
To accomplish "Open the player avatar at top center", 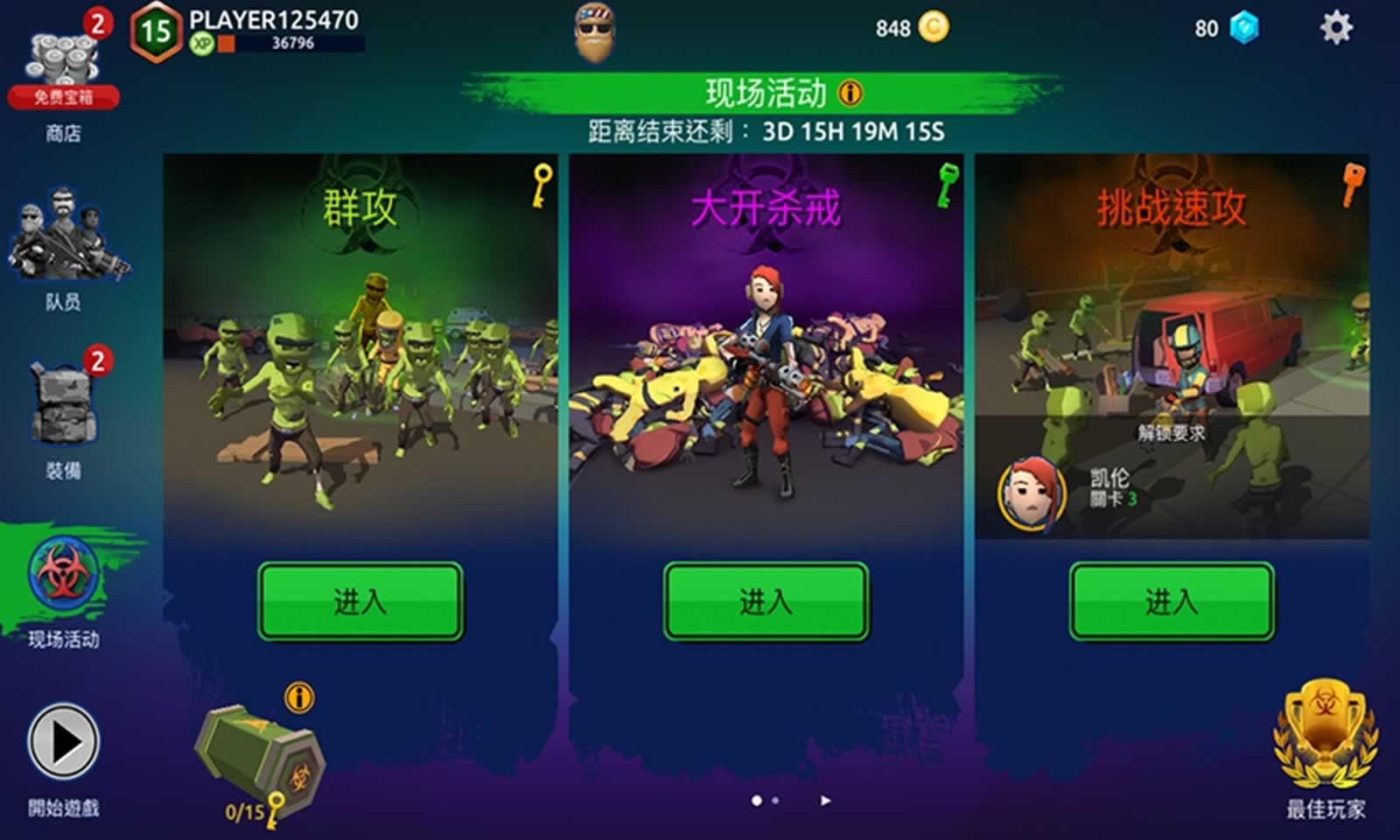I will point(593,33).
